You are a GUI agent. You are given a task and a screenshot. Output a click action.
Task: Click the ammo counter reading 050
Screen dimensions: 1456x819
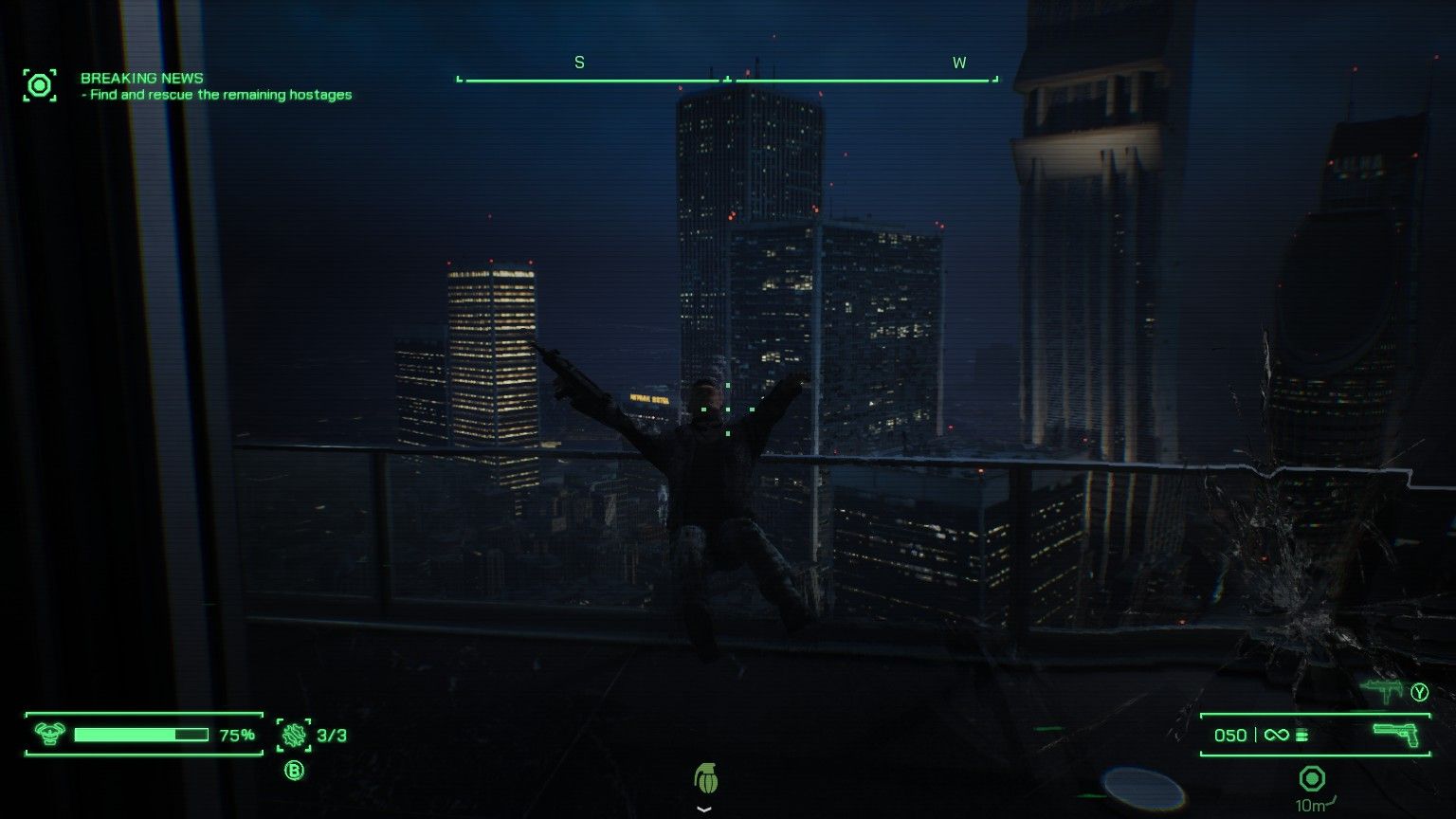(x=1229, y=734)
